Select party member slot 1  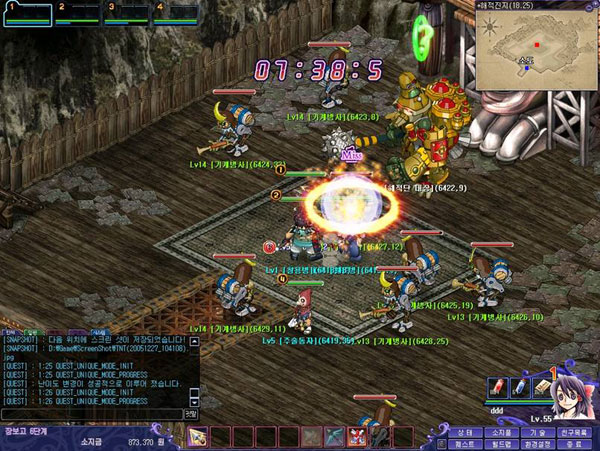coord(25,12)
